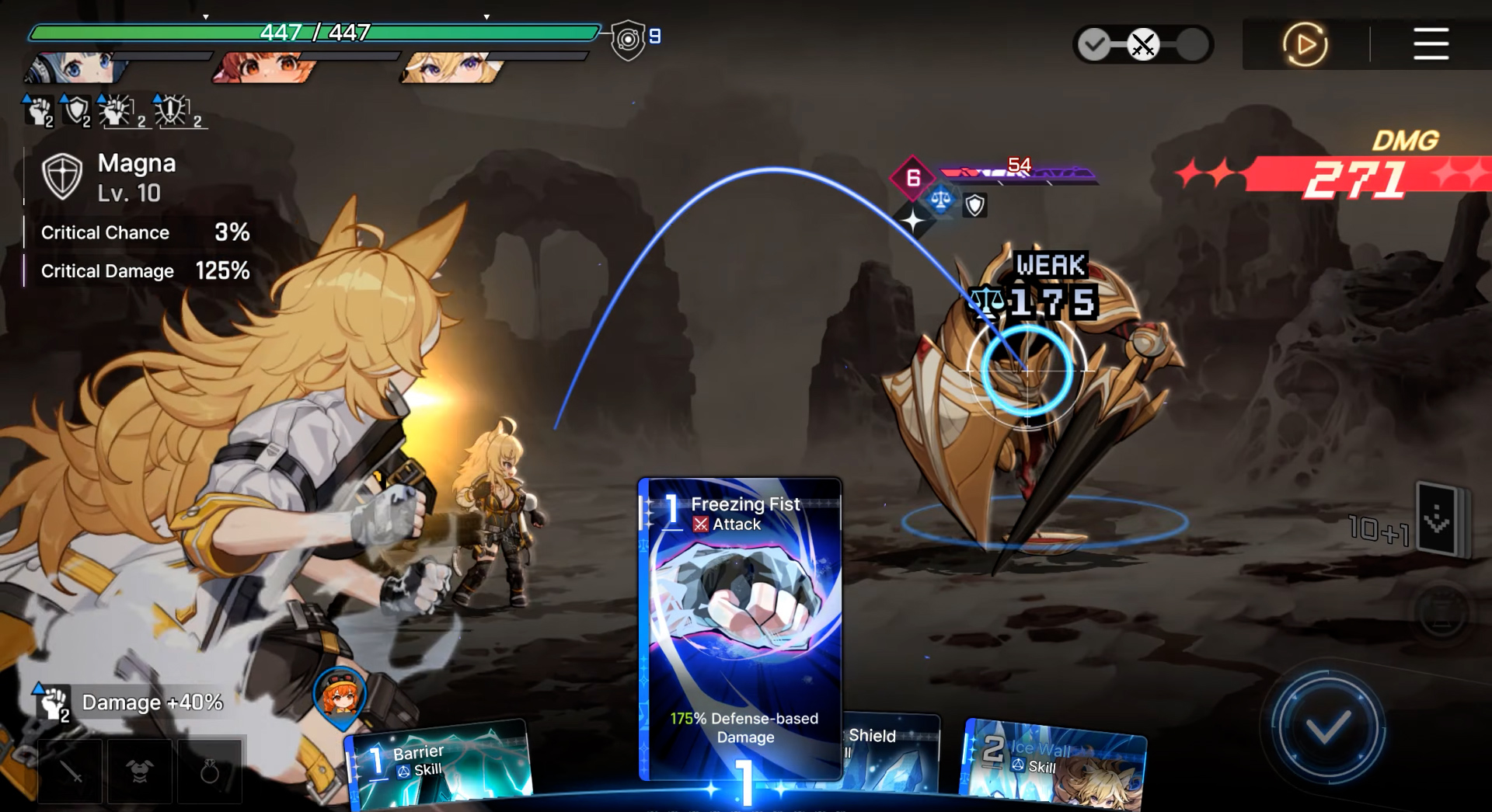Select the Ice Wall skill card
Viewport: 1492px width, 812px height.
[x=1053, y=761]
